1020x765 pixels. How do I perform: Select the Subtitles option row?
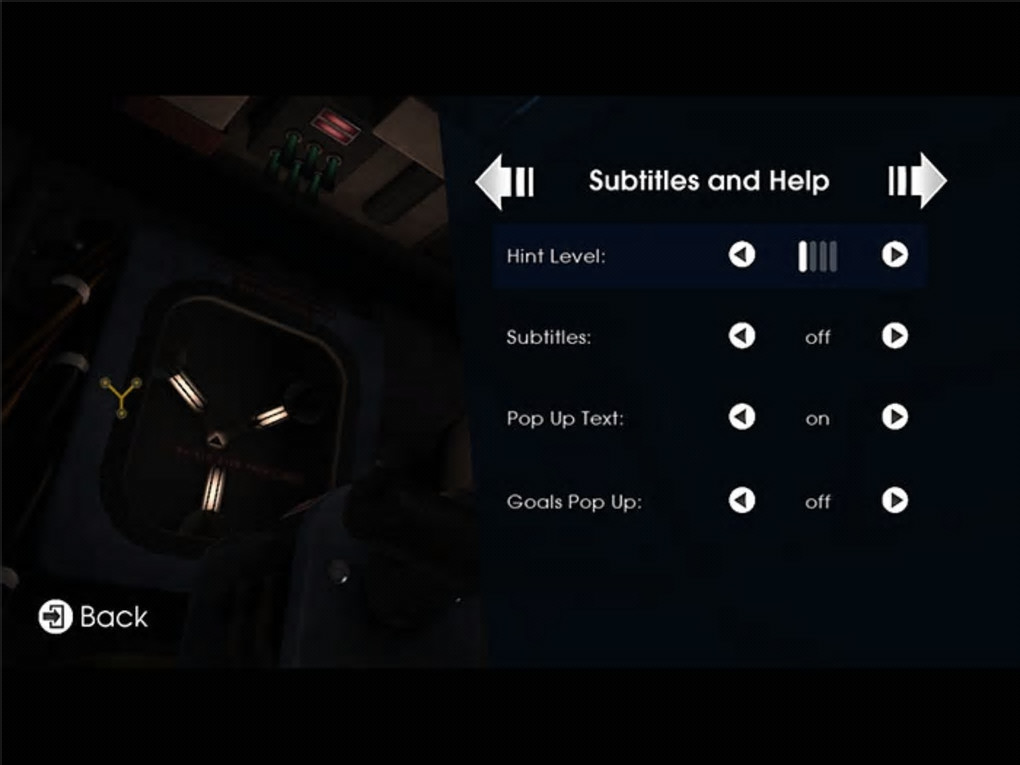click(x=549, y=337)
